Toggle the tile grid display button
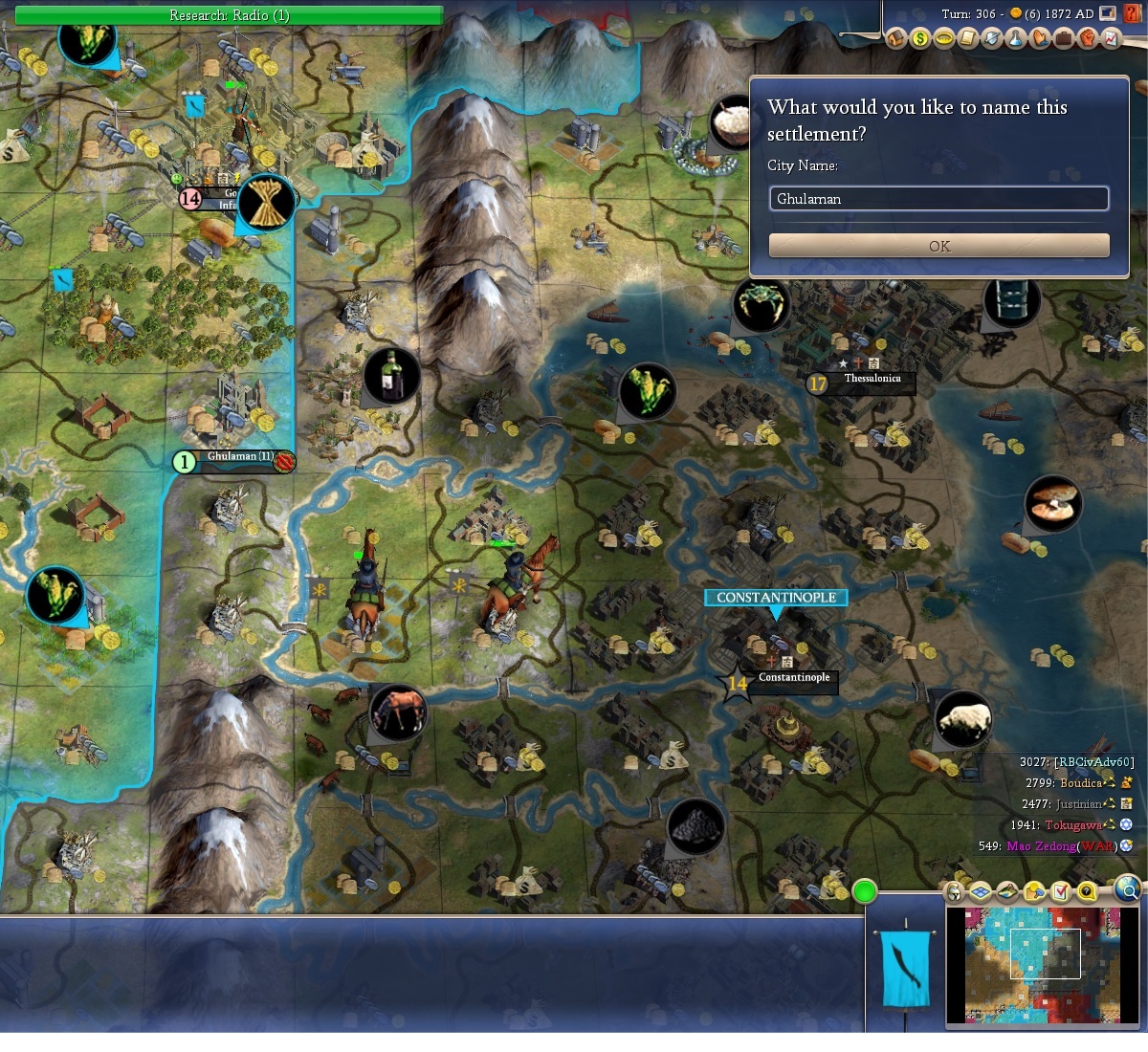This screenshot has width=1148, height=1052. [x=981, y=892]
